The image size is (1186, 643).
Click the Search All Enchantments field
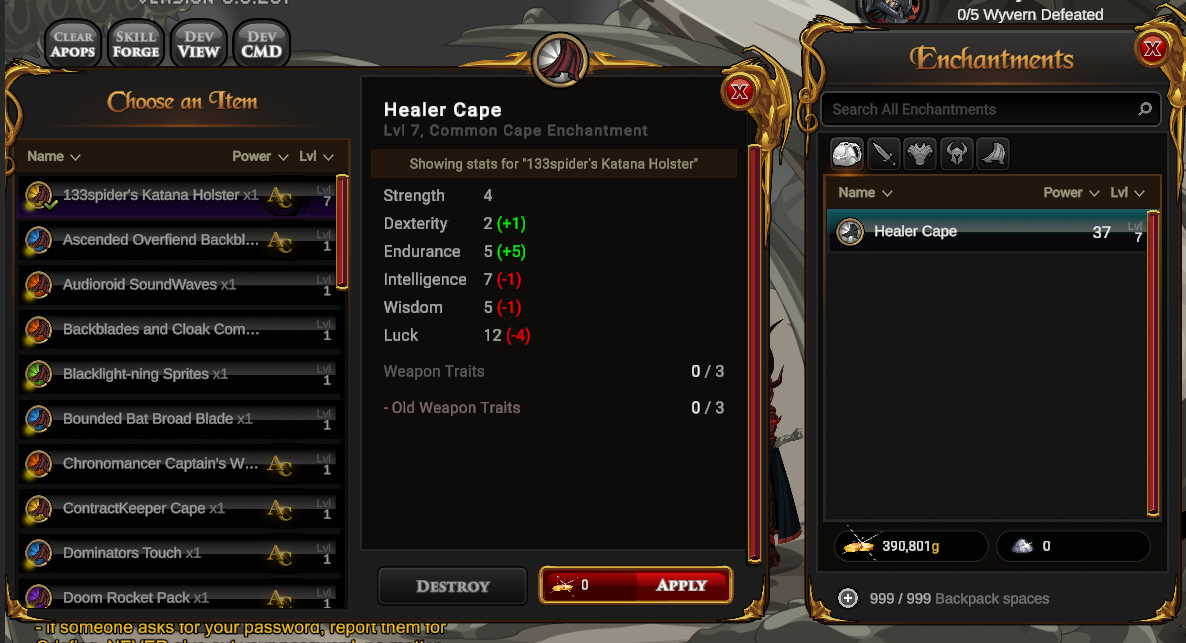(980, 109)
